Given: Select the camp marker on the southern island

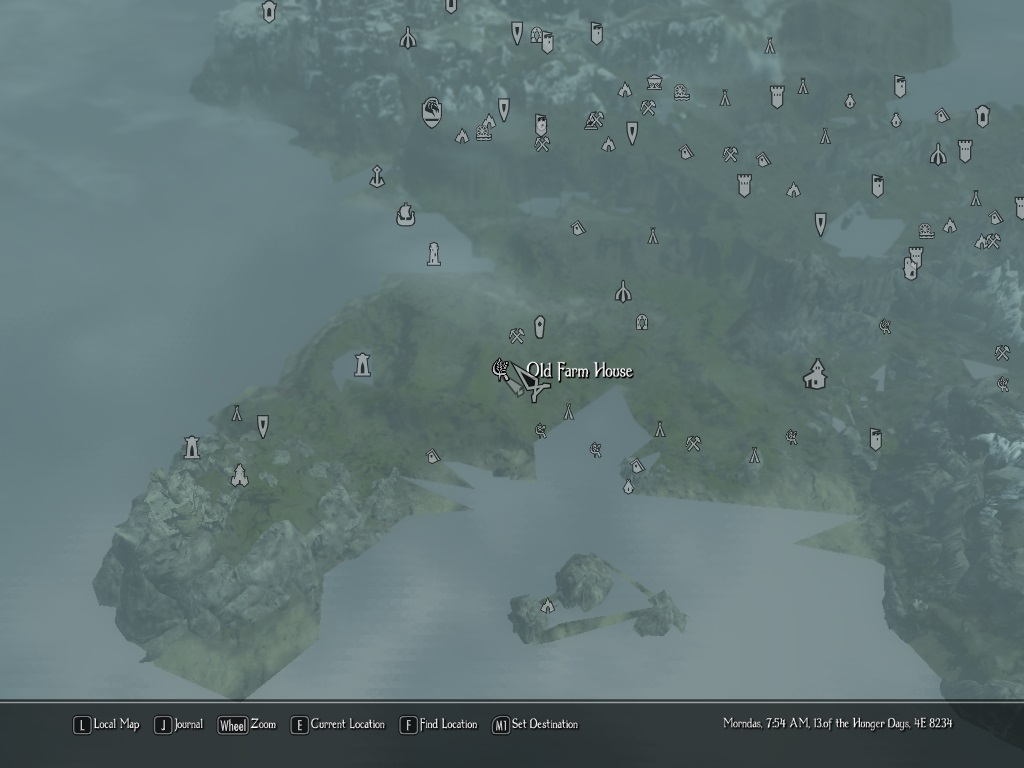Looking at the screenshot, I should click(x=547, y=605).
